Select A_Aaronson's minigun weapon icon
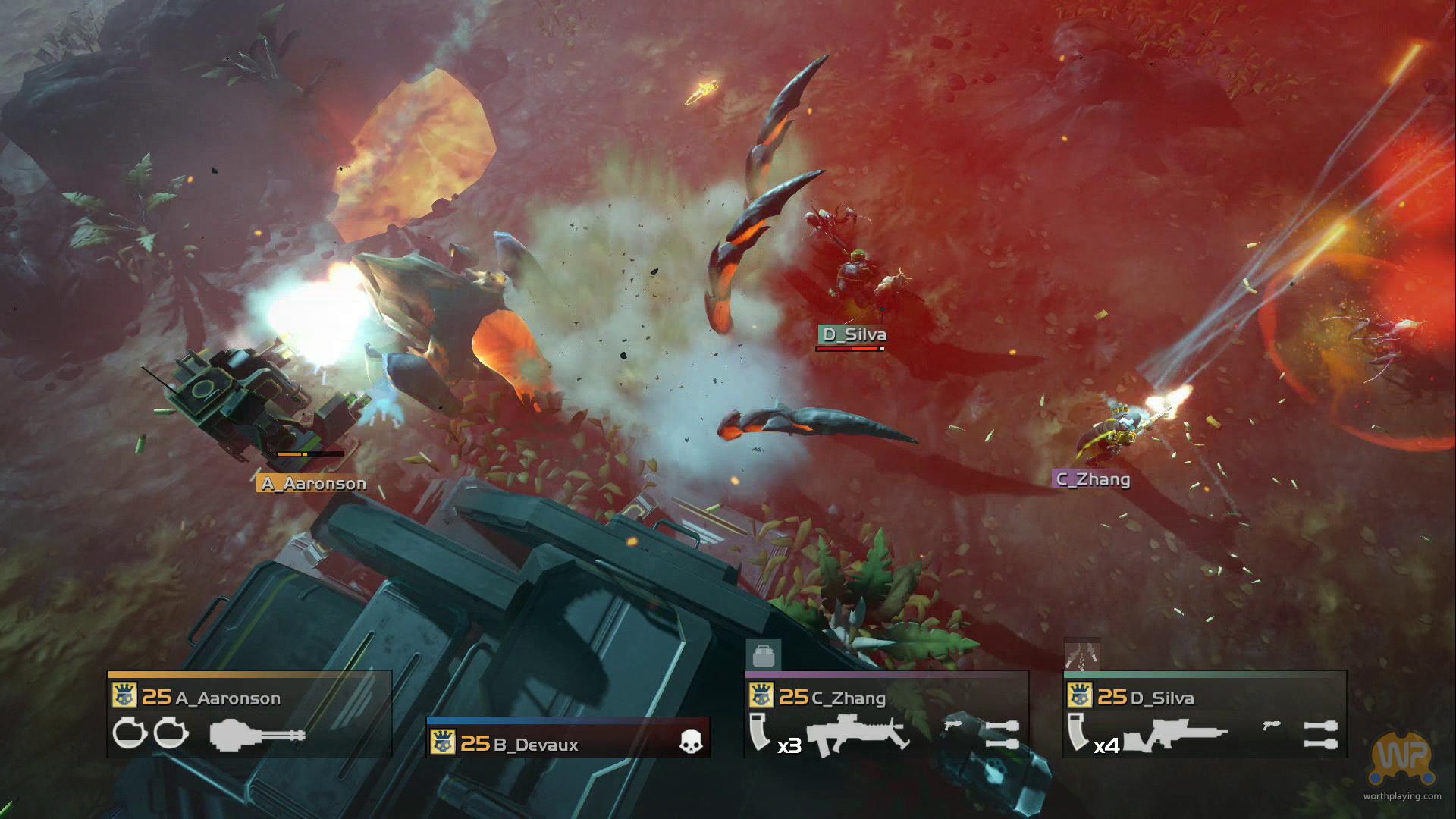1456x819 pixels. coord(258,734)
